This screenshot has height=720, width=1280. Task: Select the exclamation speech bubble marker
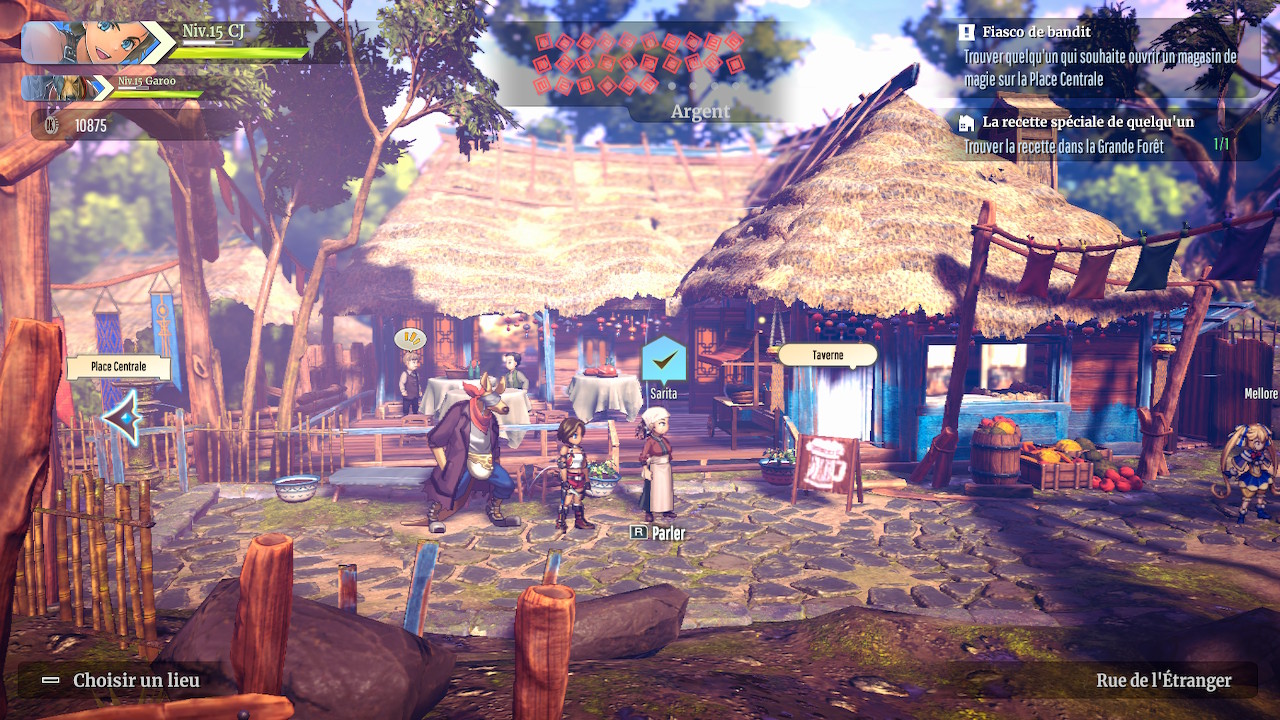(410, 339)
